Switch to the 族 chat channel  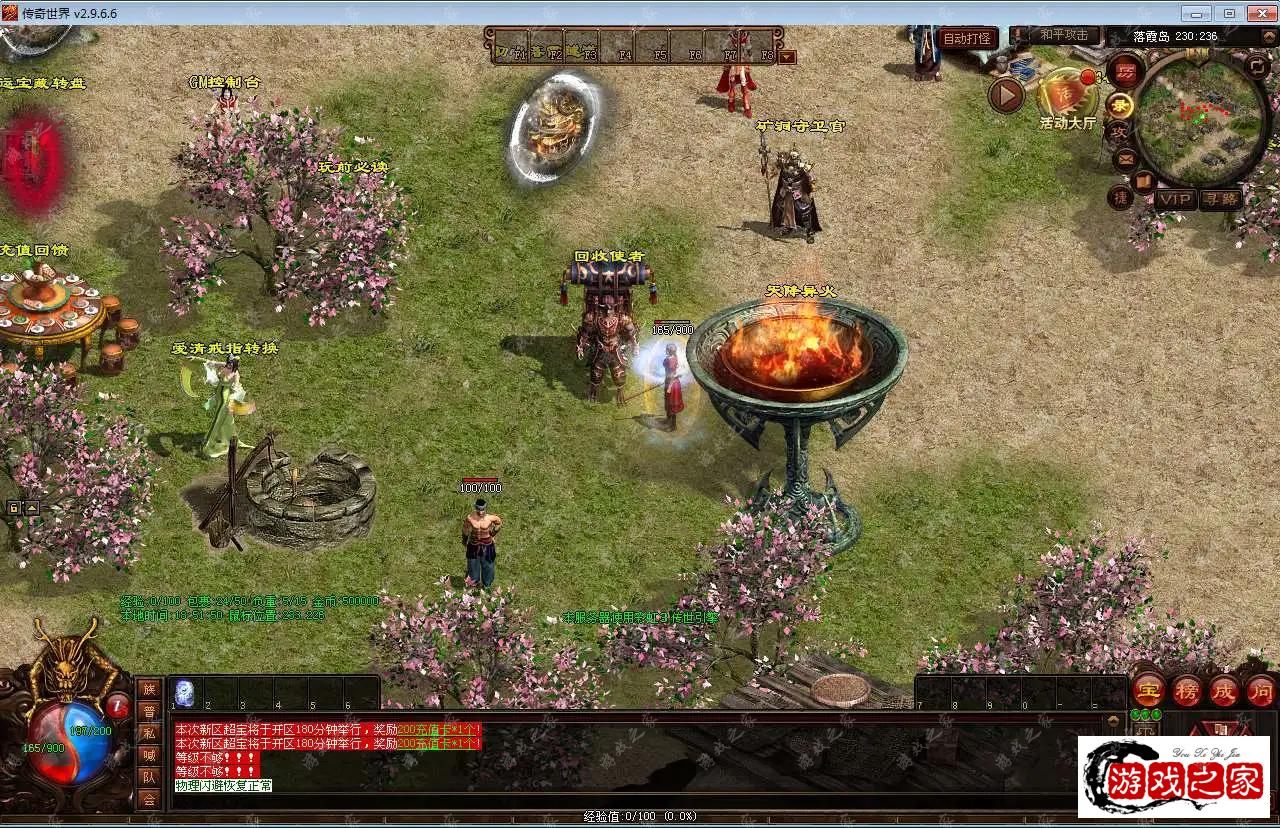point(149,689)
